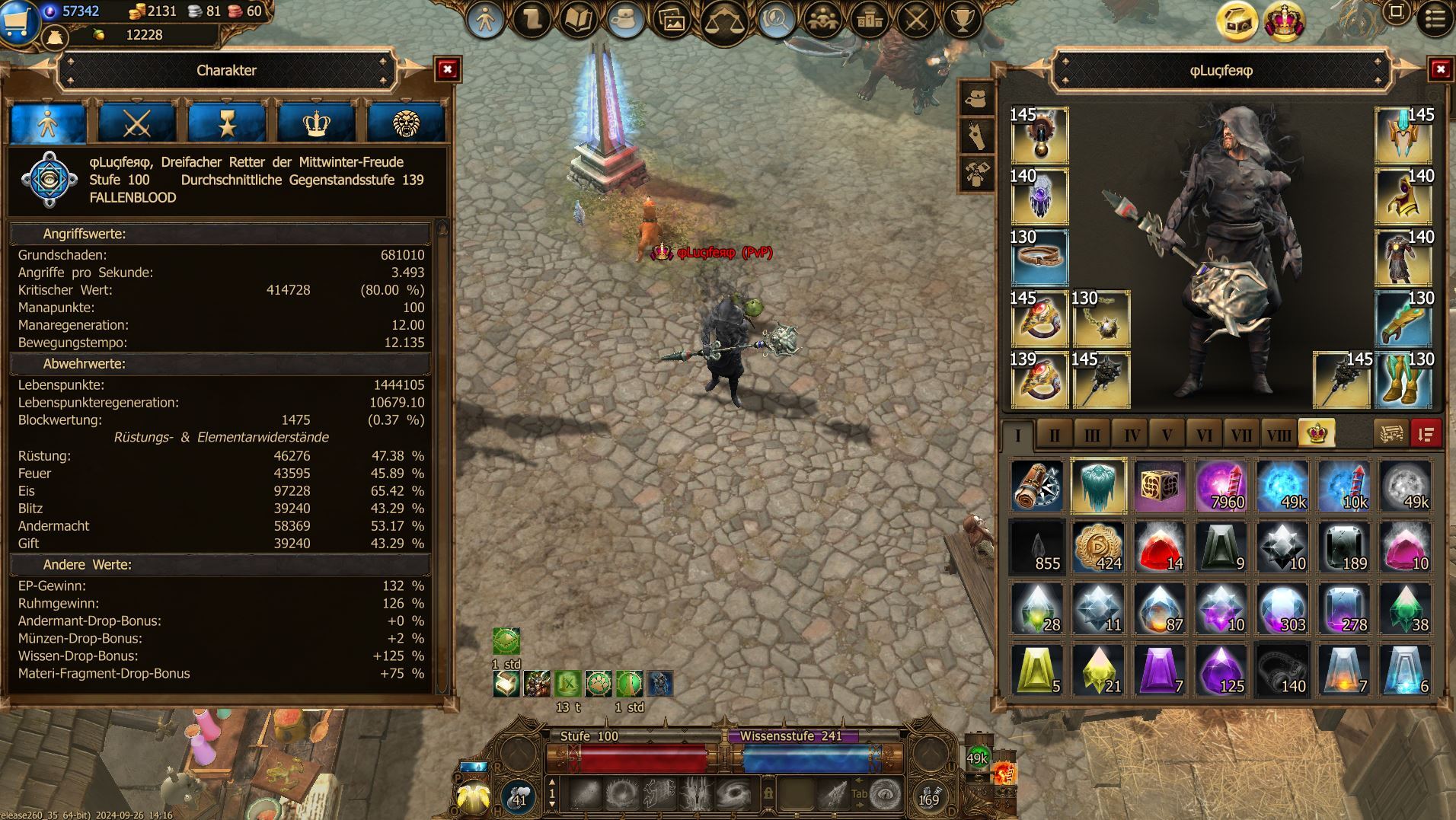Viewport: 1456px width, 820px height.
Task: Open the crown tab in Charakter panel
Action: (x=316, y=123)
